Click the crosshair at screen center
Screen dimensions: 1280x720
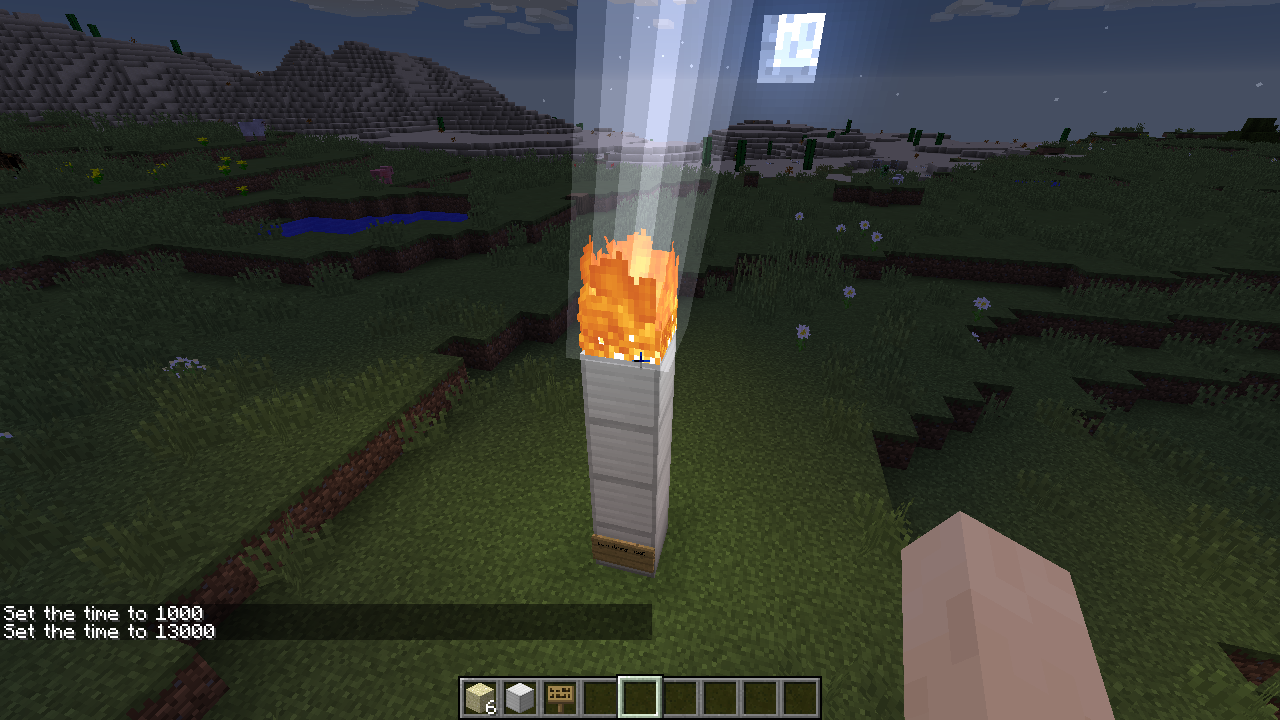click(640, 360)
